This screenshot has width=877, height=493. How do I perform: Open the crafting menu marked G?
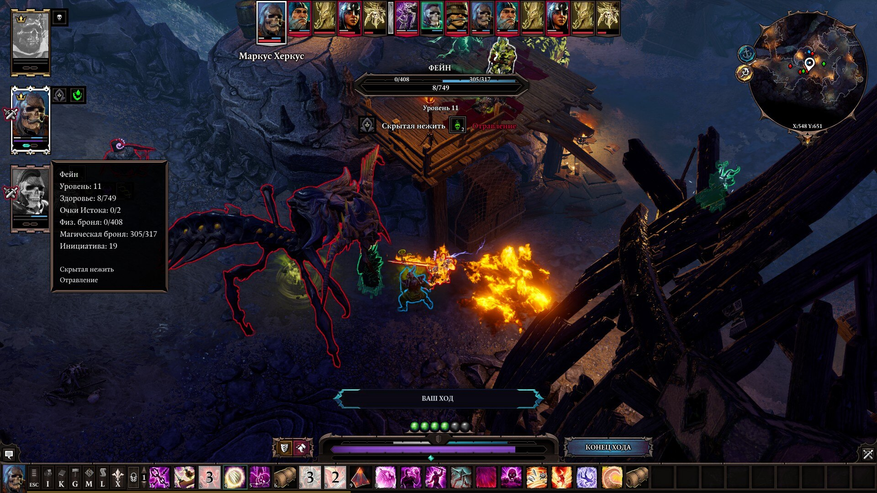coord(75,478)
